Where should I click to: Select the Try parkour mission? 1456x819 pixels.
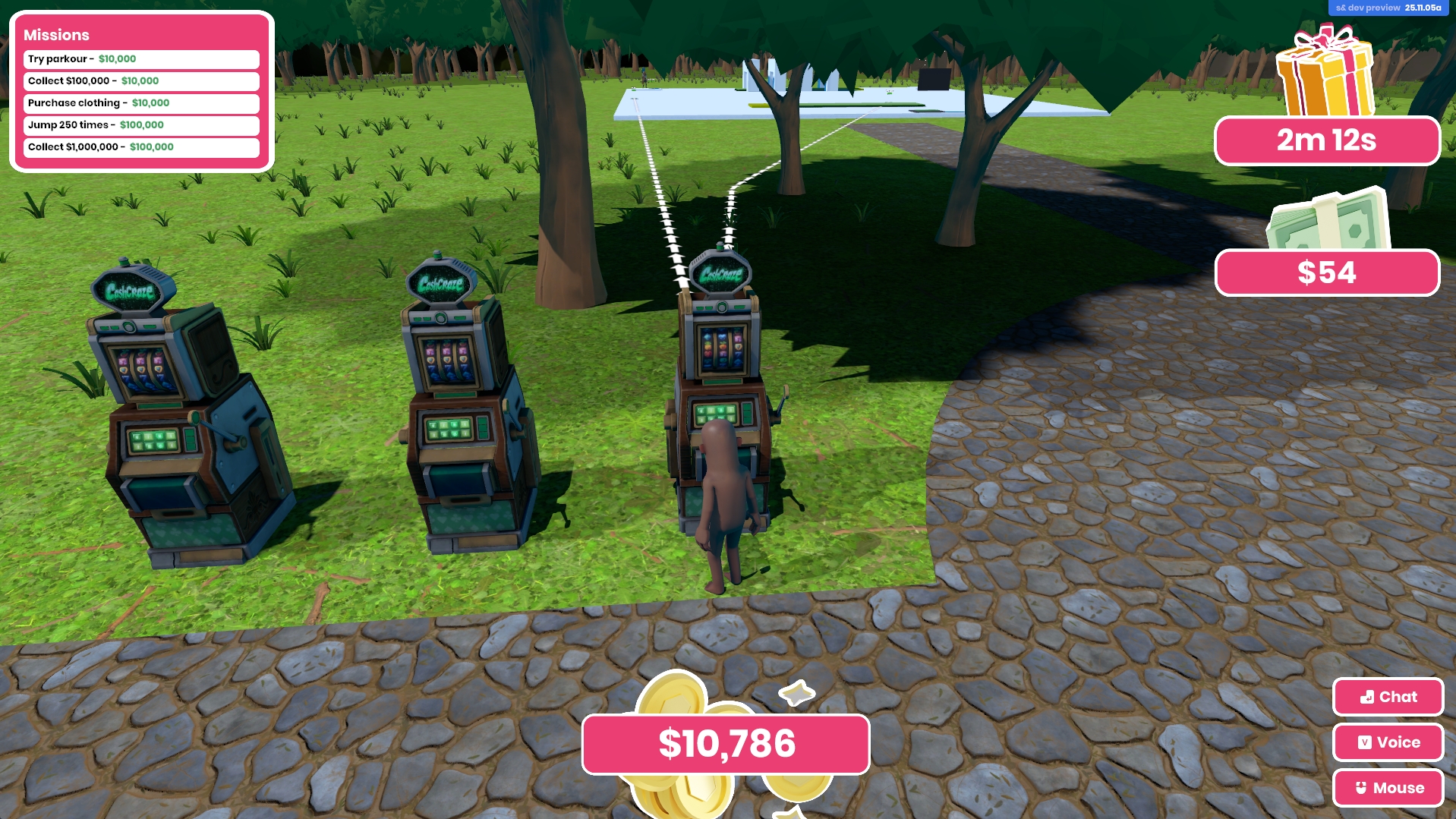141,59
